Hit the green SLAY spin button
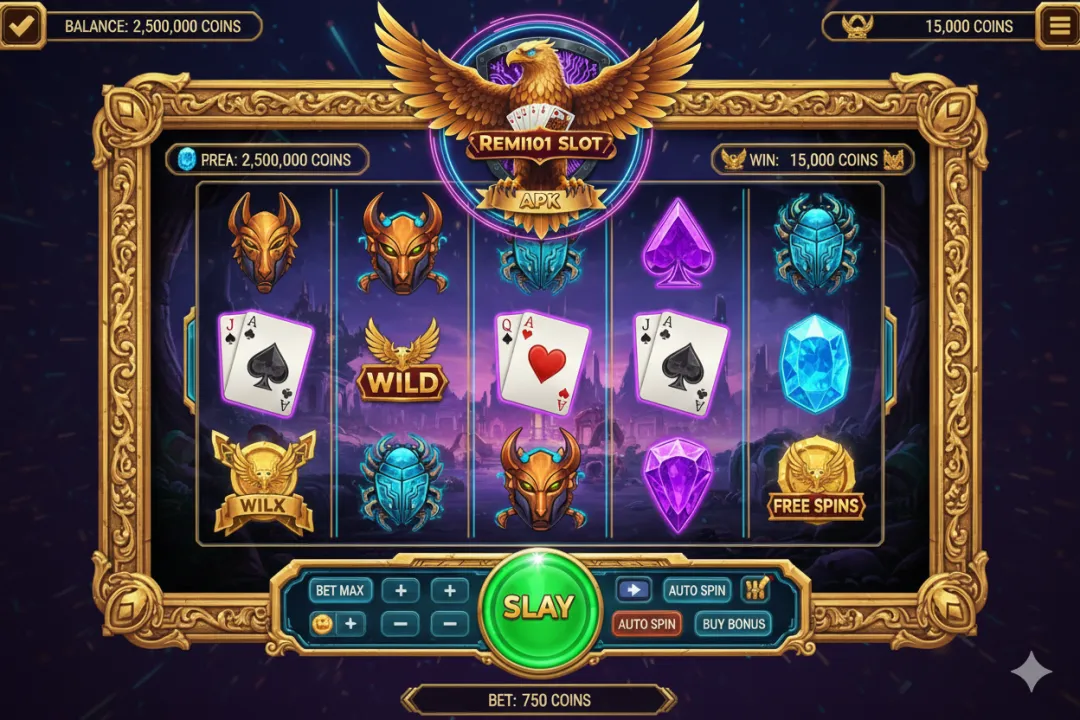 539,607
